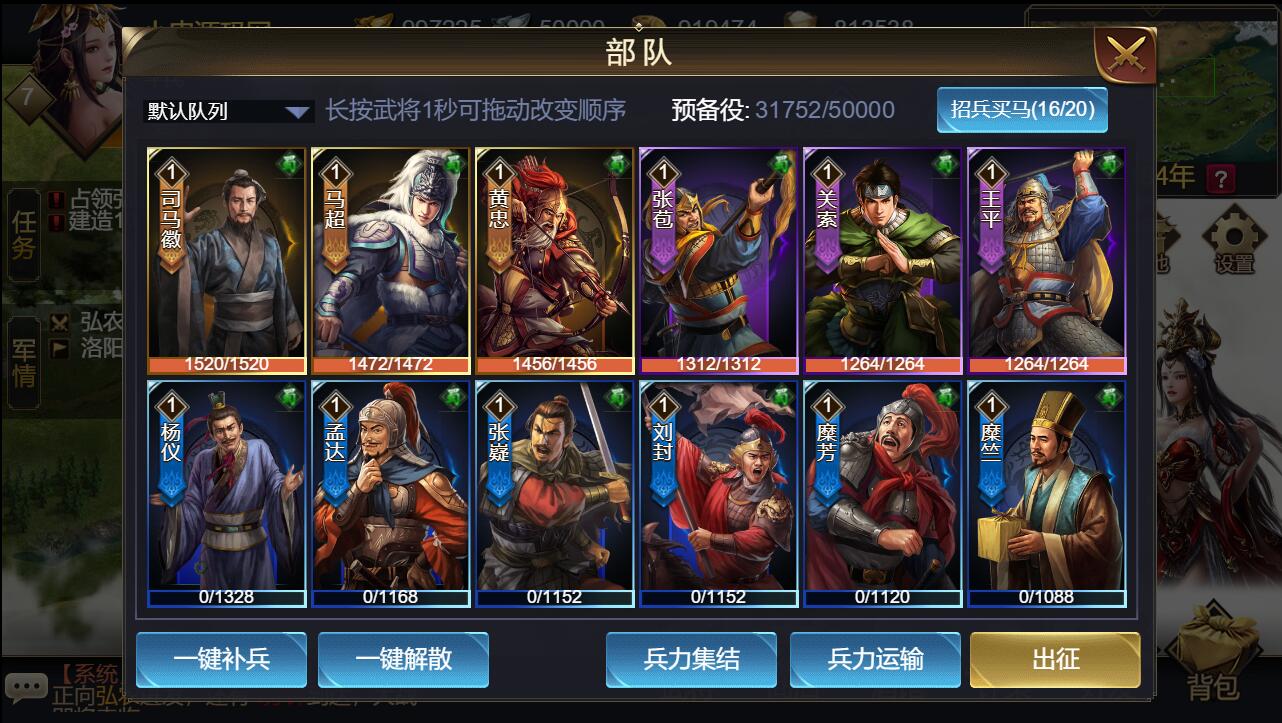This screenshot has height=723, width=1282.
Task: Click 马超's 1472/1472 troop bar
Action: pyautogui.click(x=389, y=364)
